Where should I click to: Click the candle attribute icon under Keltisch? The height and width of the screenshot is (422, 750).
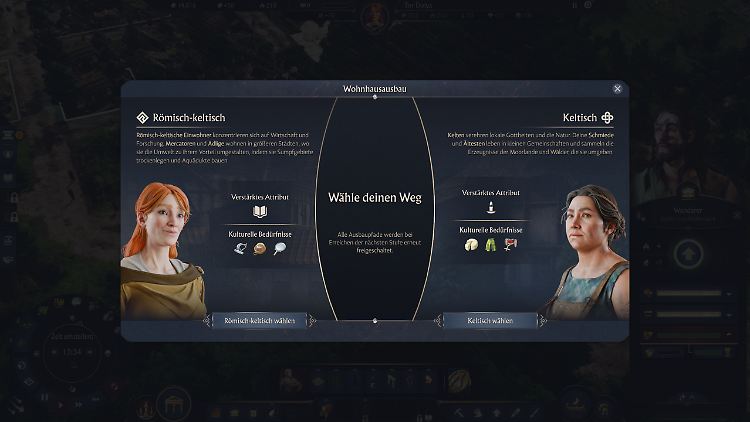[x=490, y=208]
